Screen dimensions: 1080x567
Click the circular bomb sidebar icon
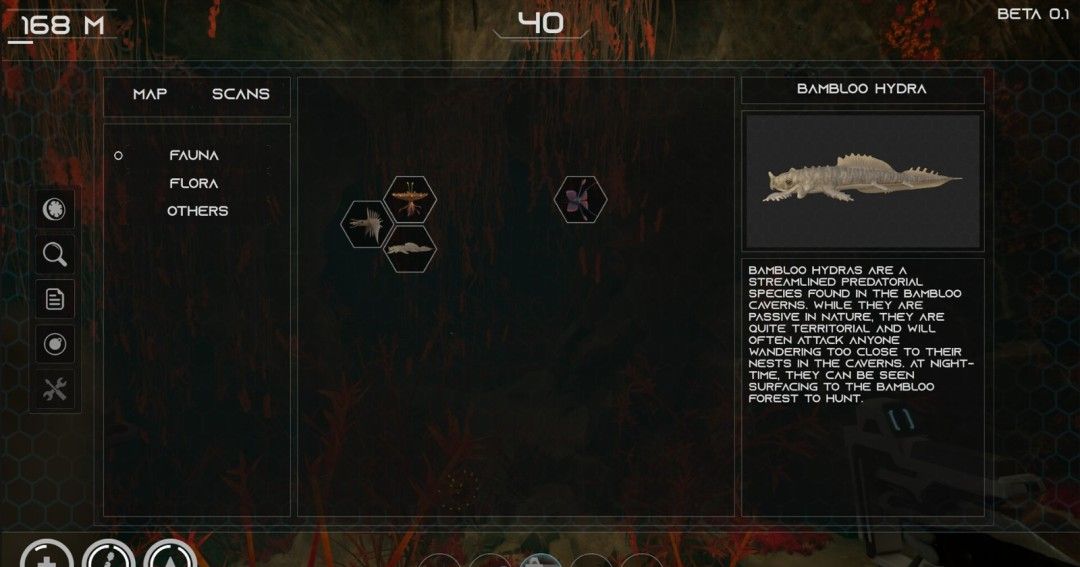coord(55,344)
